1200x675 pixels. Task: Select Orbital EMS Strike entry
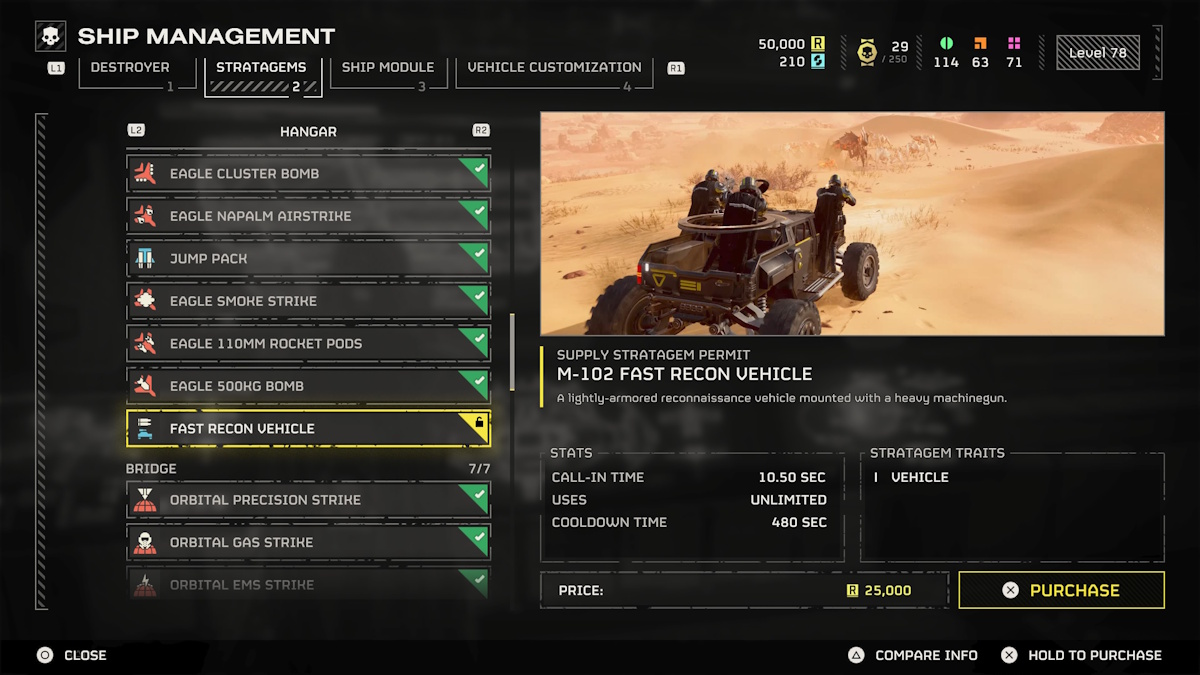click(x=308, y=583)
